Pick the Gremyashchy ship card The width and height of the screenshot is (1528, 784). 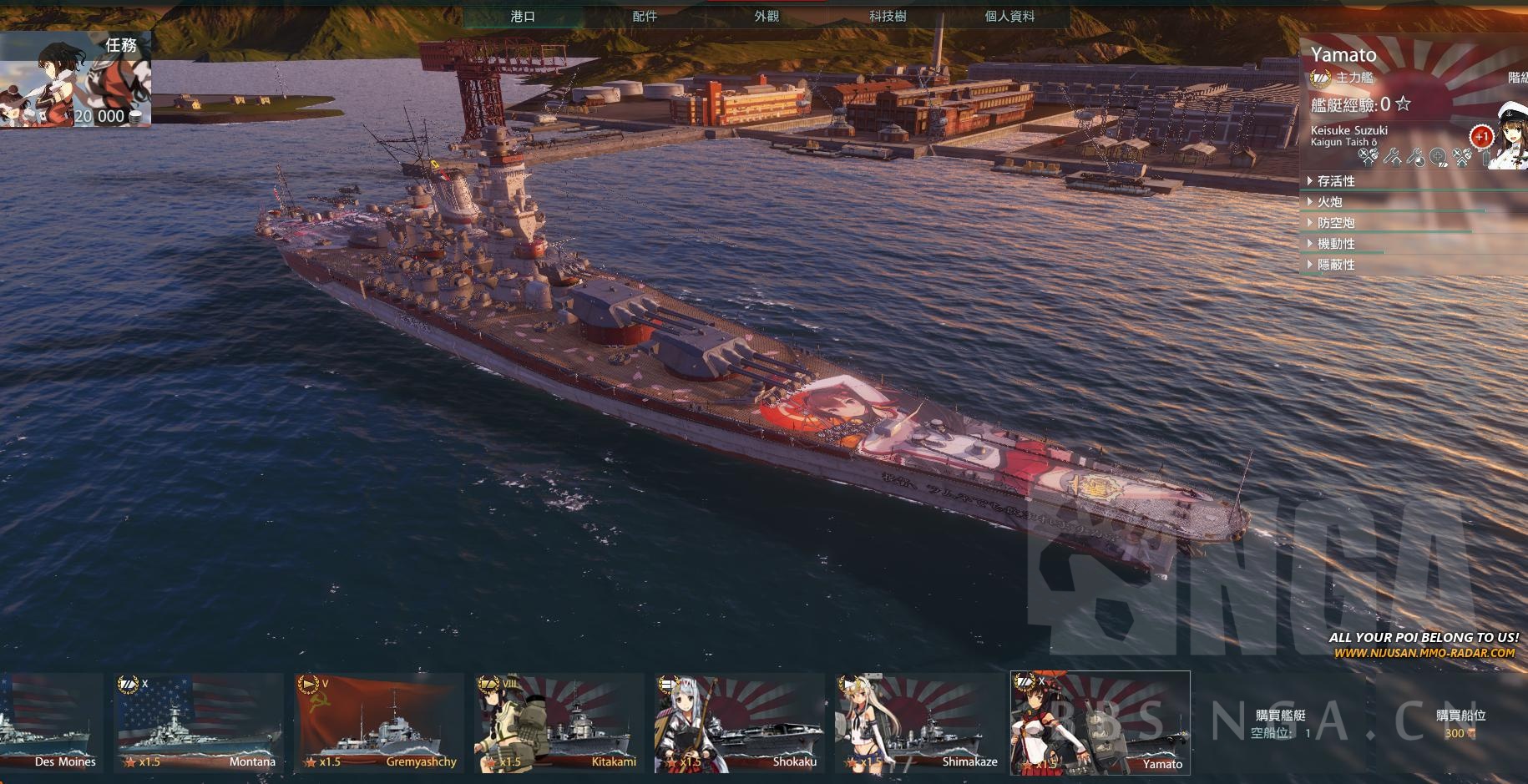(378, 723)
